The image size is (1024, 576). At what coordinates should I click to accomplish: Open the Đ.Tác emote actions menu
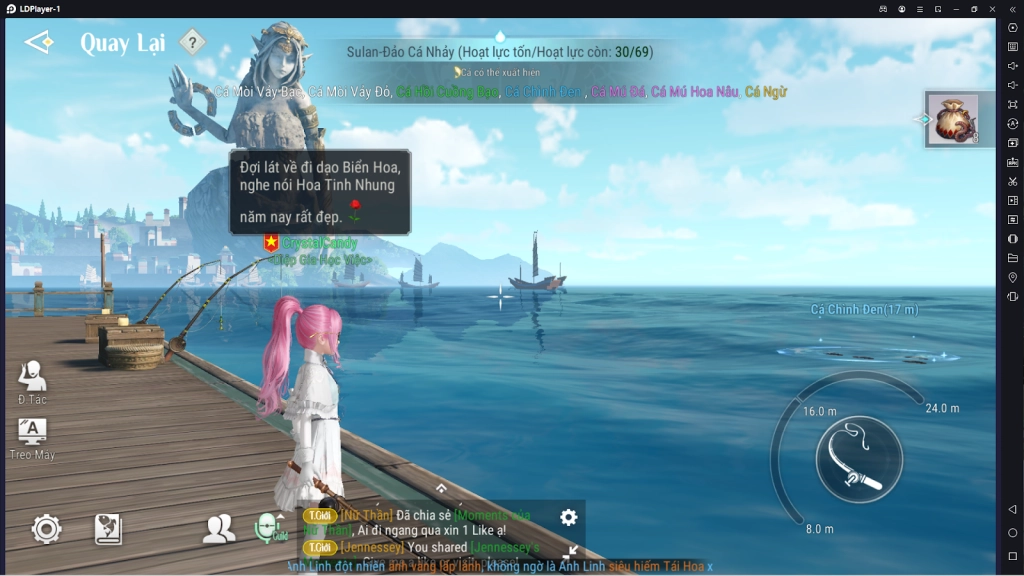coord(32,381)
